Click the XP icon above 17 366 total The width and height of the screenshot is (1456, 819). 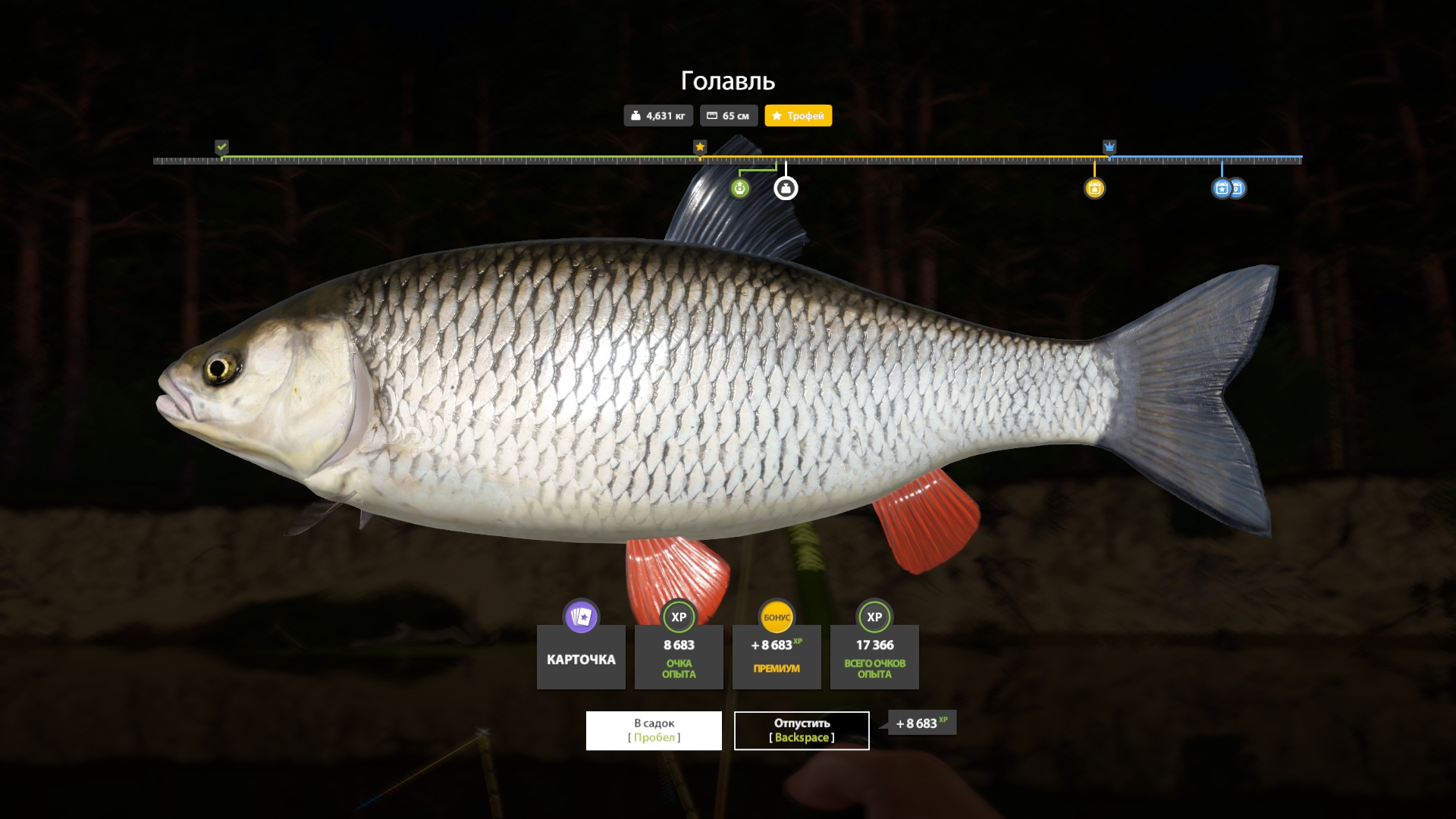[x=874, y=617]
